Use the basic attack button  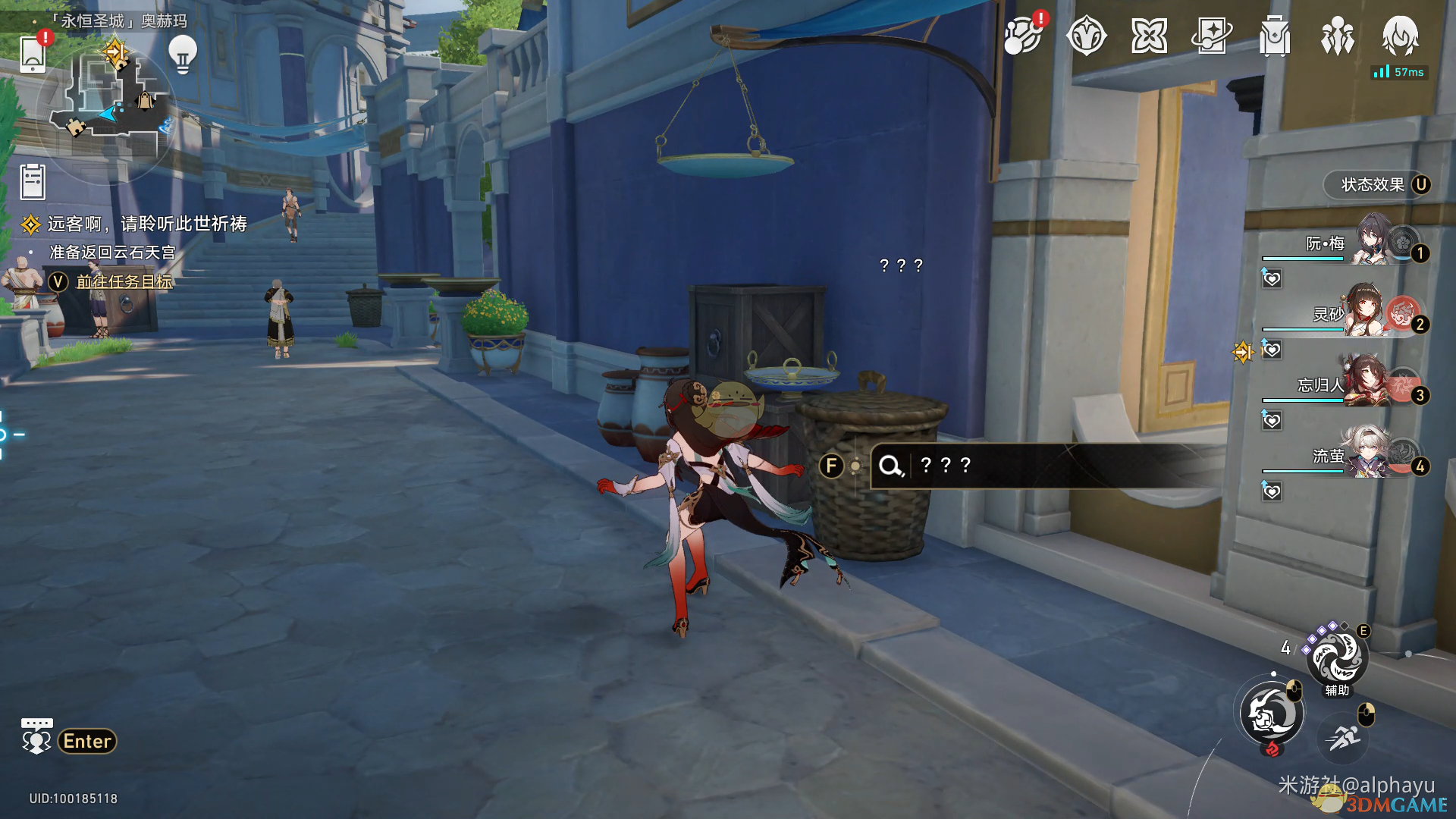(x=1272, y=714)
